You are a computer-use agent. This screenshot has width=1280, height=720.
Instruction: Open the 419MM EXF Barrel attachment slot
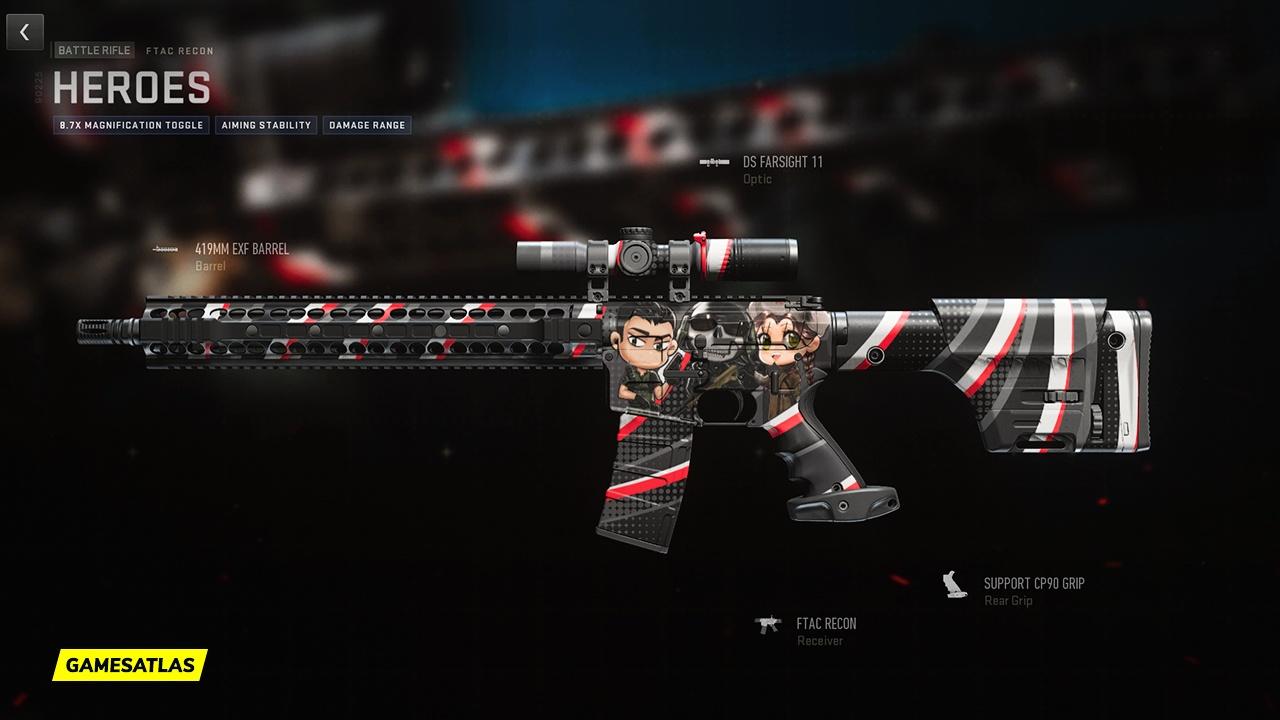(x=241, y=249)
